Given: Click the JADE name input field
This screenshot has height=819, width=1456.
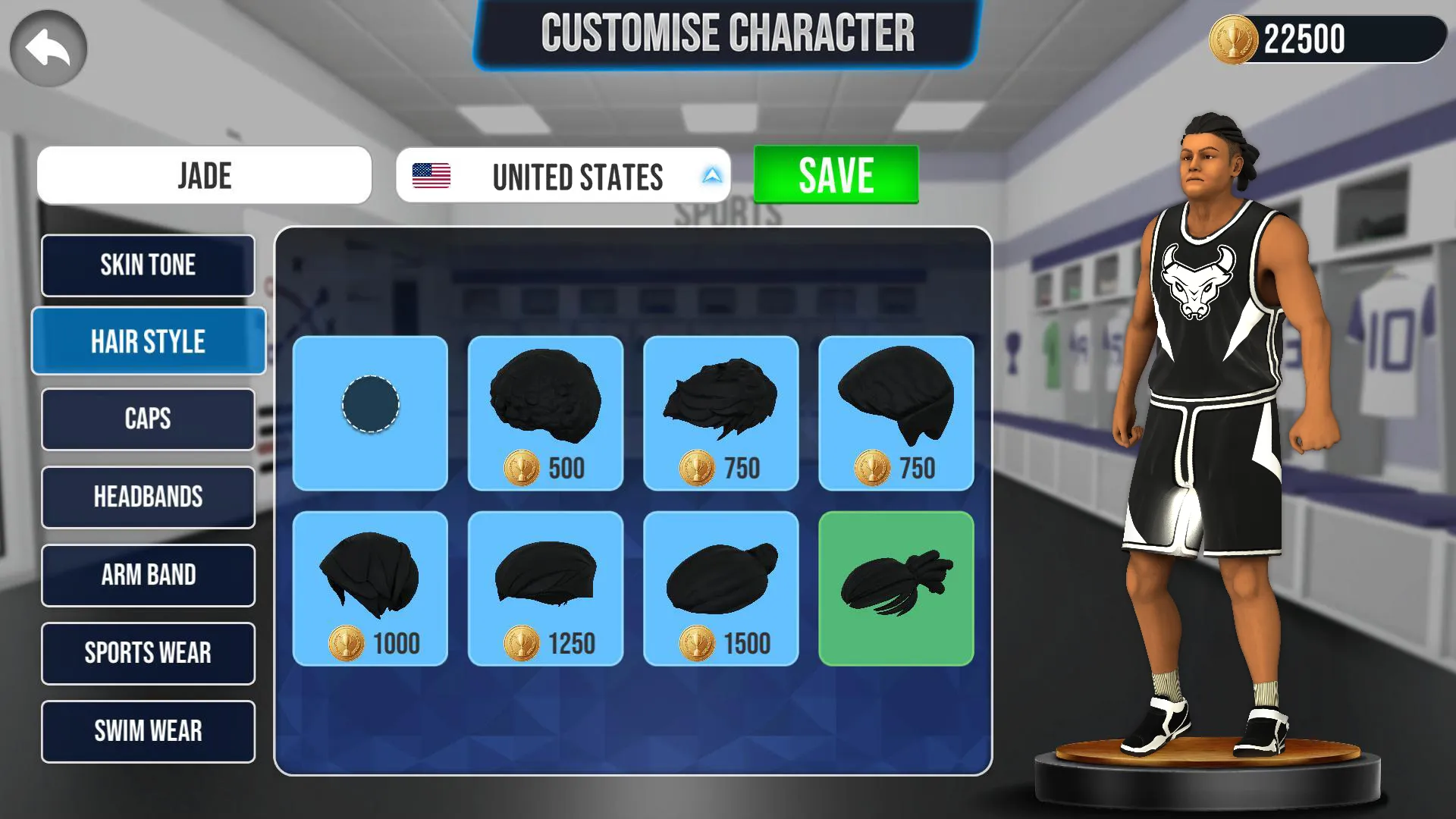Looking at the screenshot, I should tap(205, 175).
